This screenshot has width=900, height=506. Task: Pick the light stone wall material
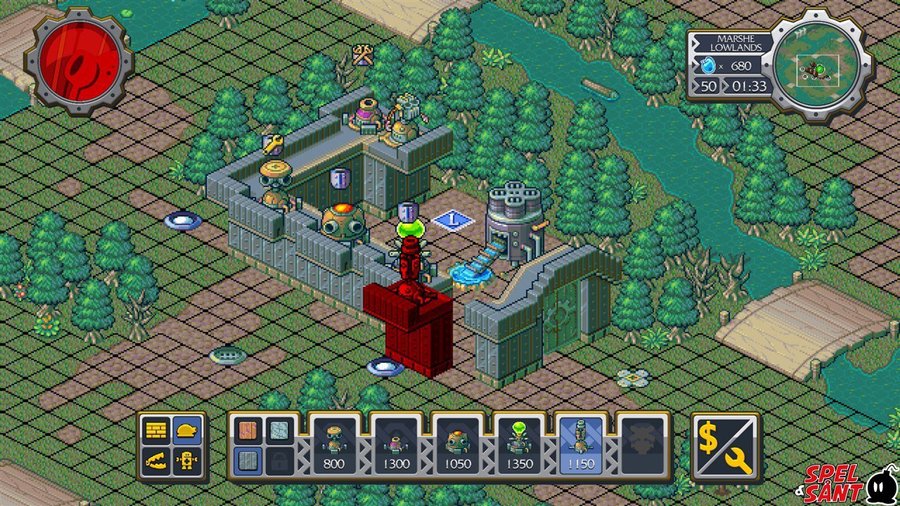pos(280,430)
